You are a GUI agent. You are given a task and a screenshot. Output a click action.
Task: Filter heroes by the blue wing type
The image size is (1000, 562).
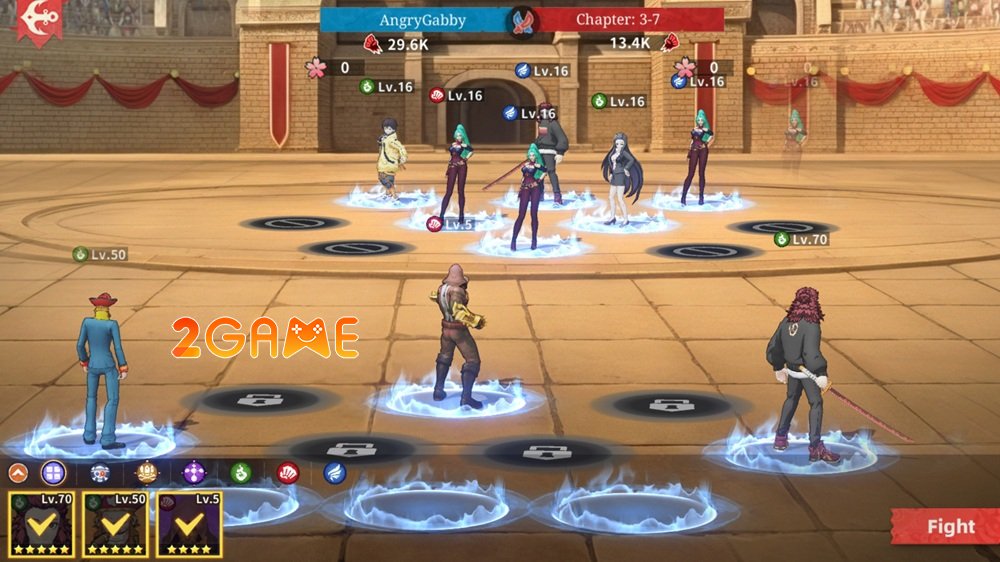point(335,473)
